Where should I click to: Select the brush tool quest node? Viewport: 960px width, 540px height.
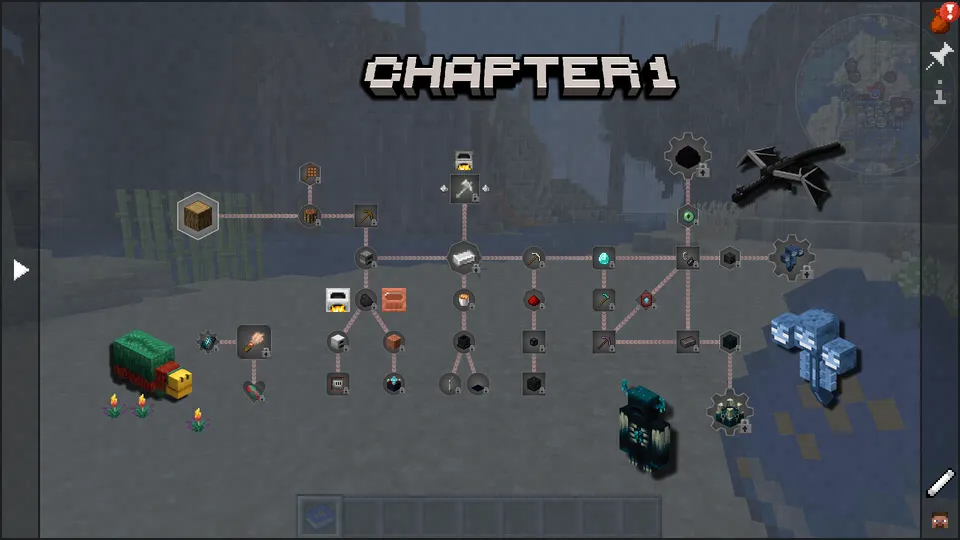[254, 342]
